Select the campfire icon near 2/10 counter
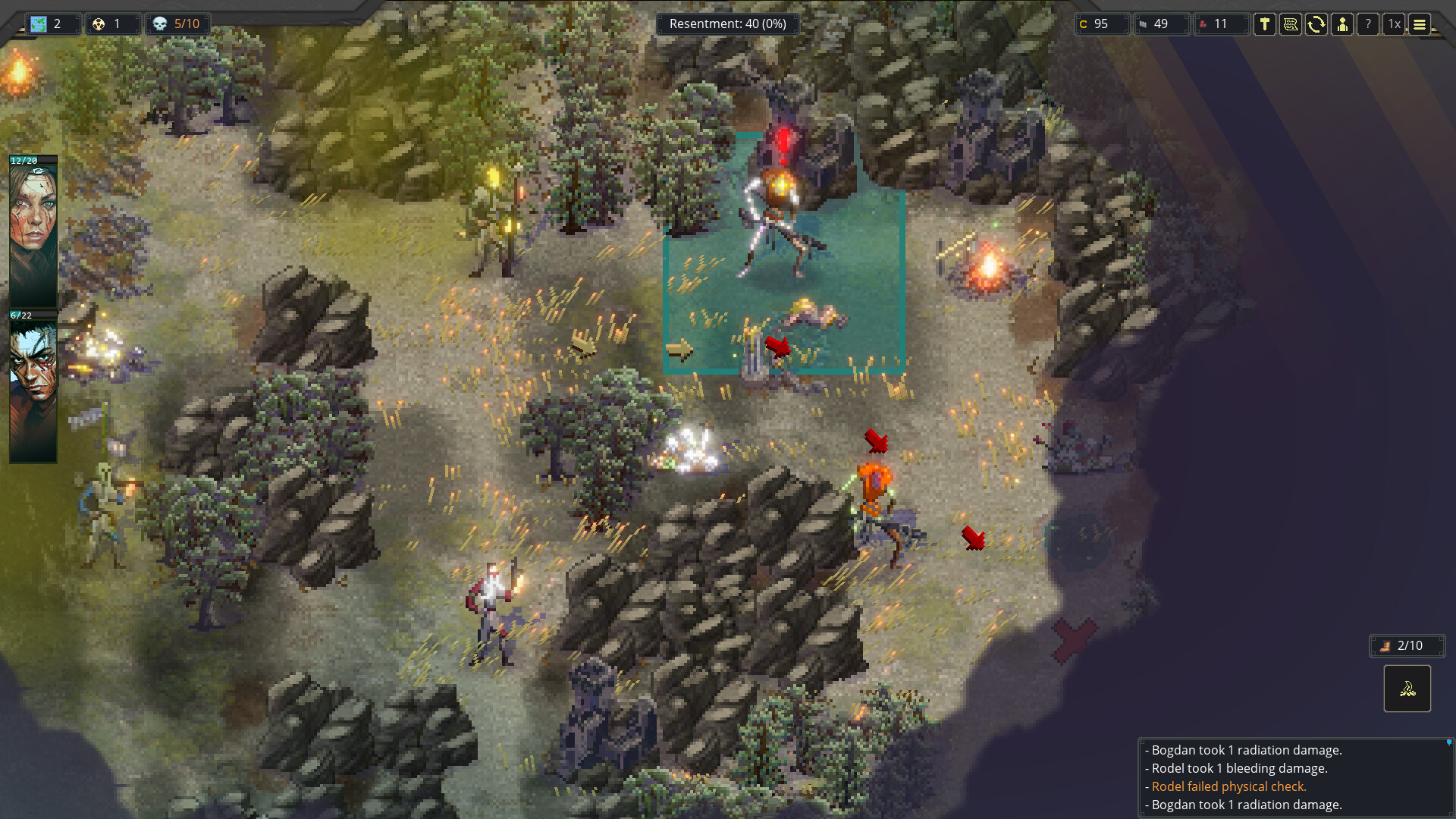Image resolution: width=1456 pixels, height=819 pixels. (1407, 689)
